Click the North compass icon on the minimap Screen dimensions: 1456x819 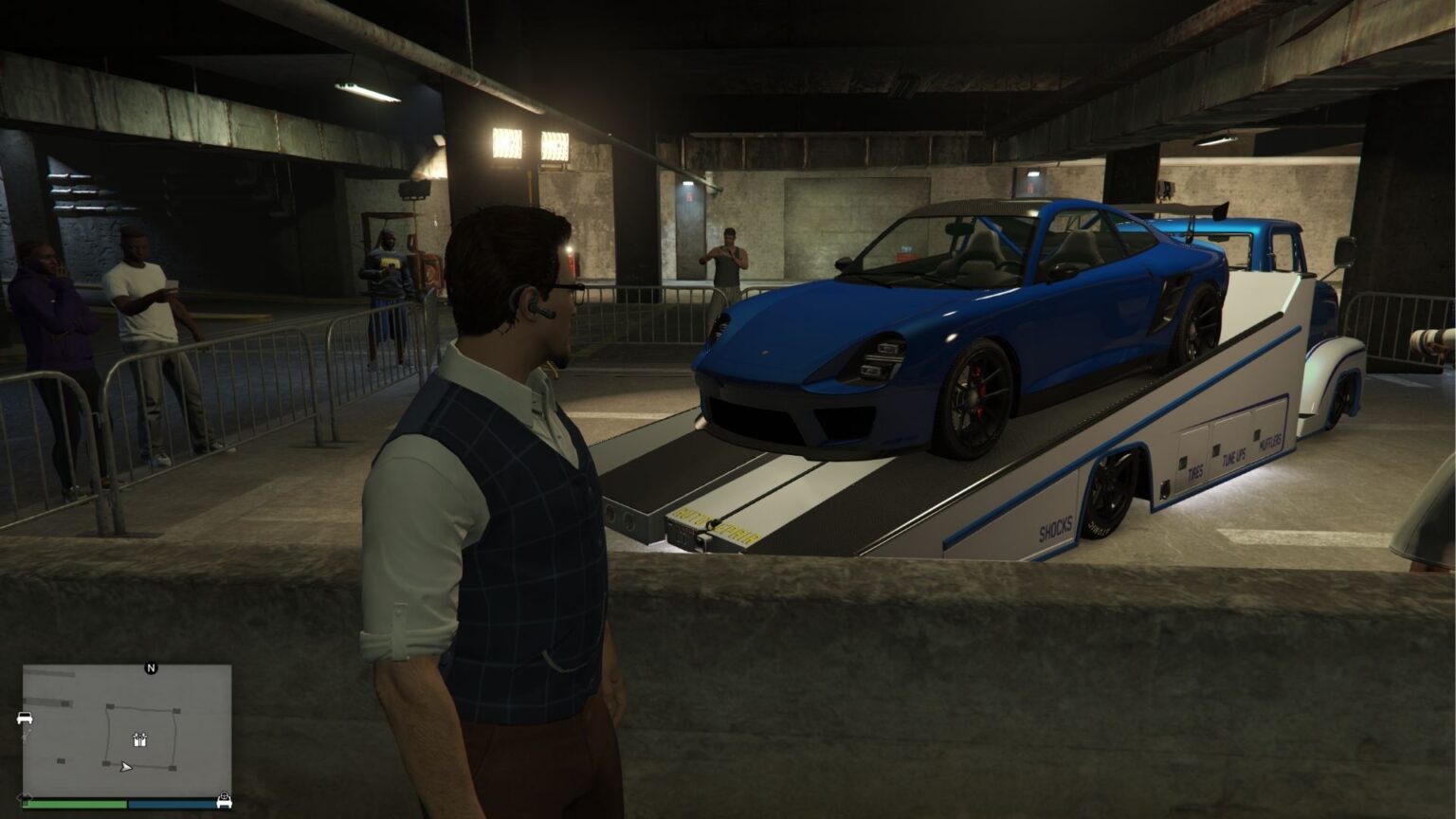click(151, 666)
